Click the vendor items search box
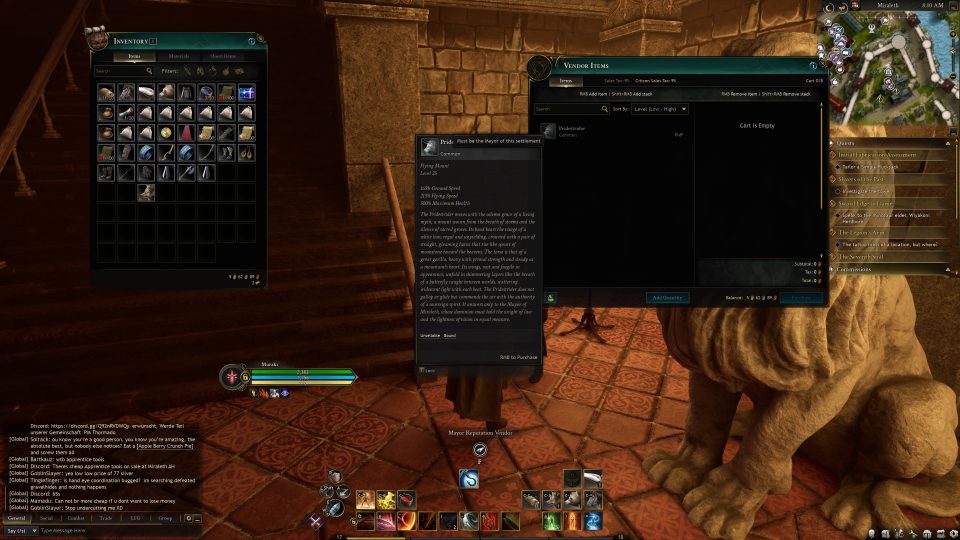This screenshot has height=540, width=960. 570,108
